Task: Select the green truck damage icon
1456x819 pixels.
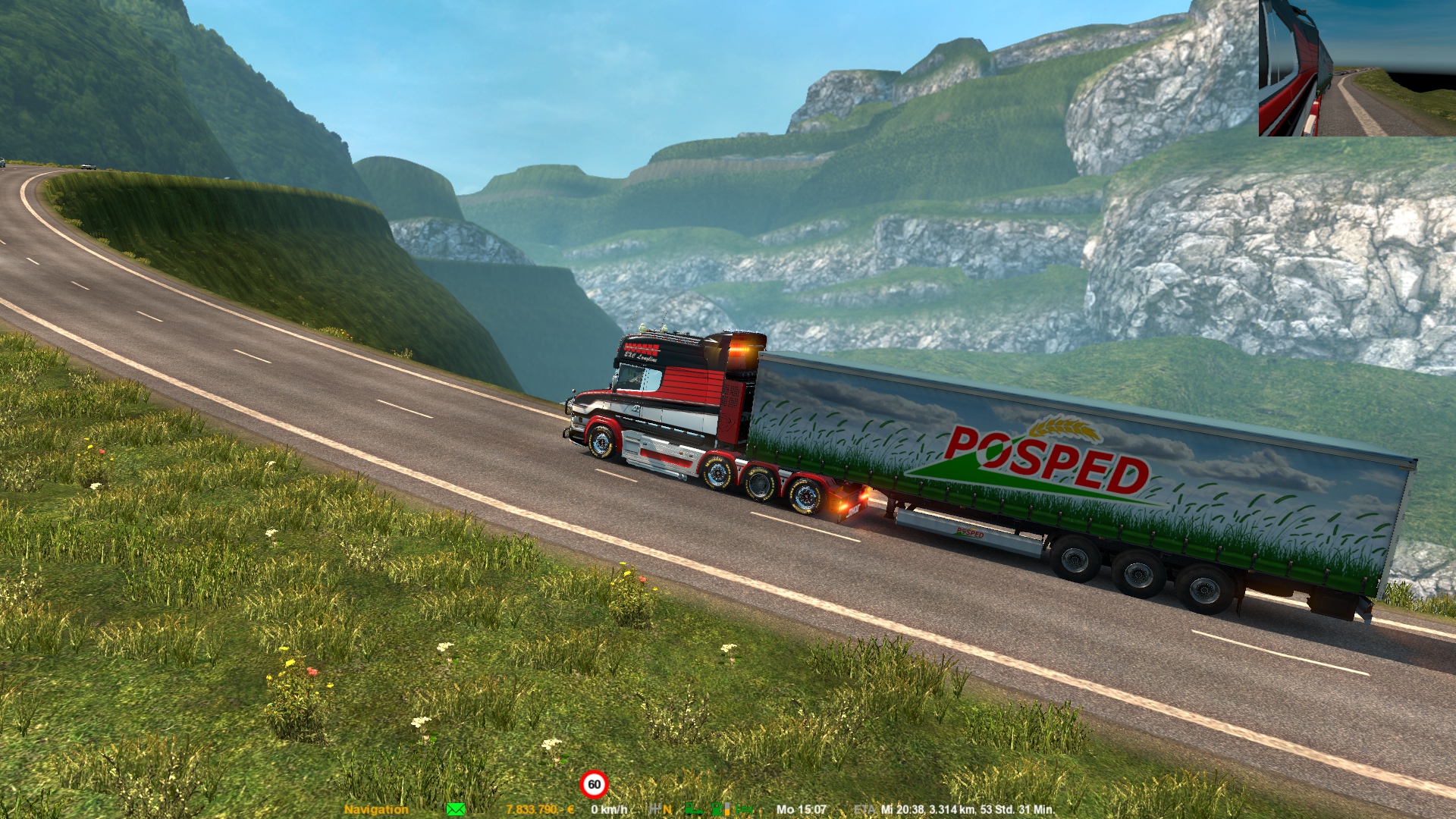Action: [x=694, y=809]
